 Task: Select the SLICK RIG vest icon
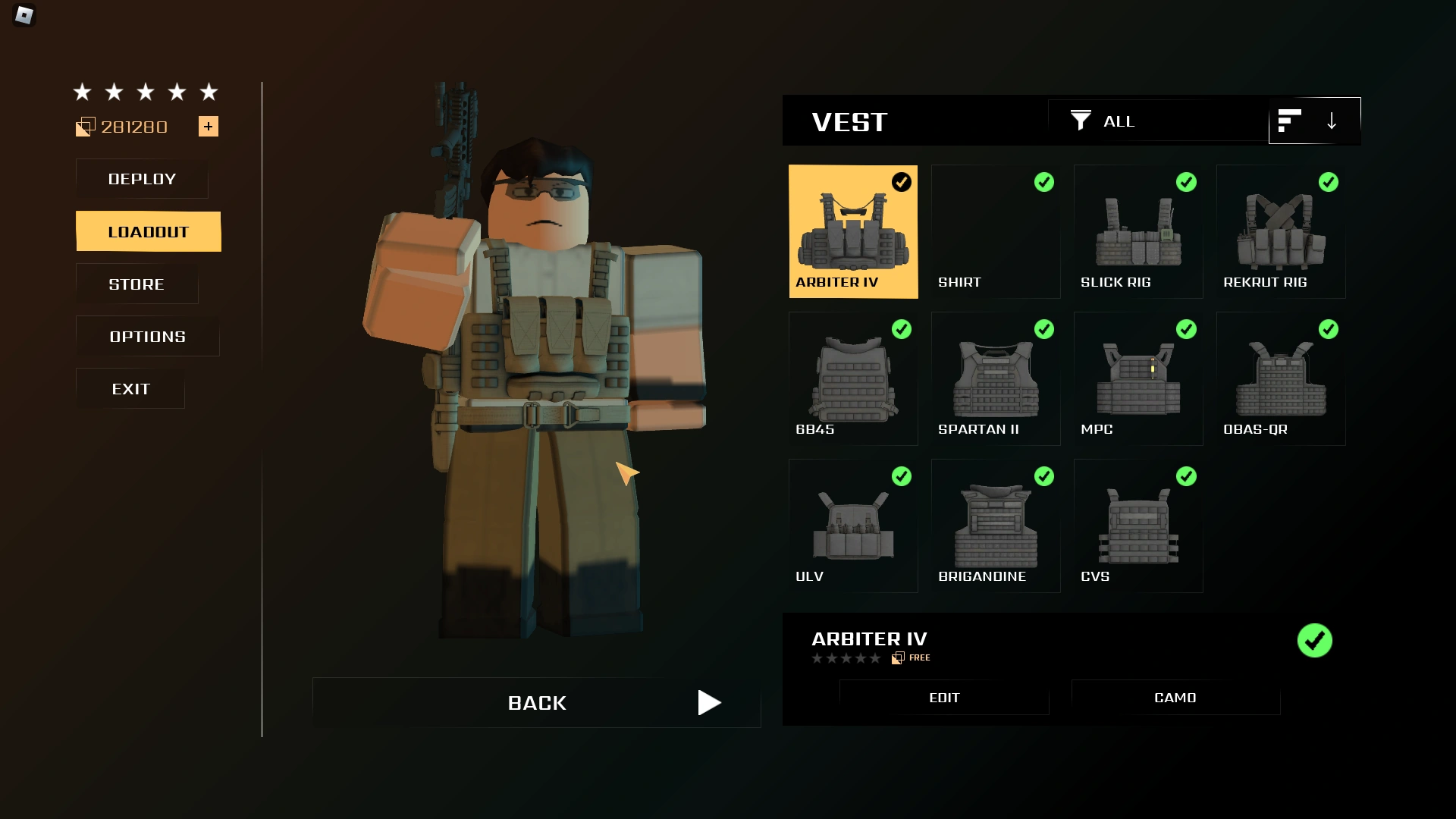click(1137, 231)
